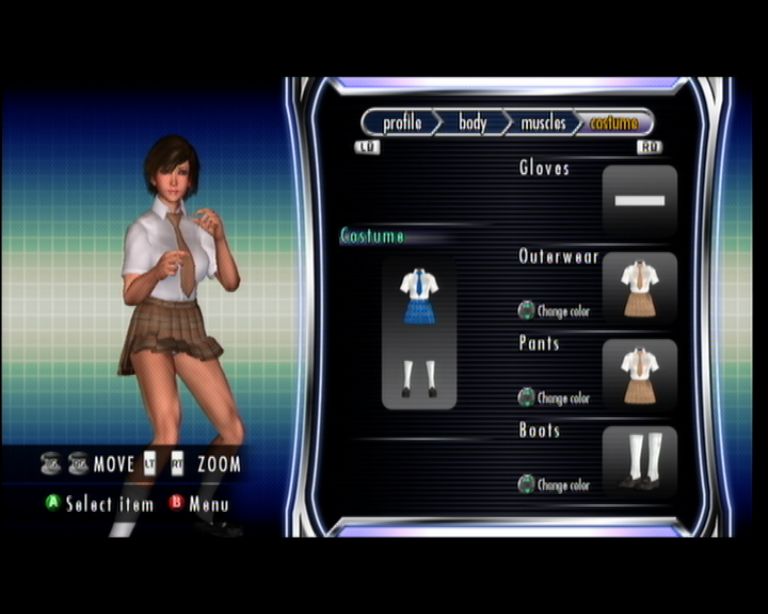The height and width of the screenshot is (614, 768).
Task: Switch to the profile tab
Action: pyautogui.click(x=401, y=123)
